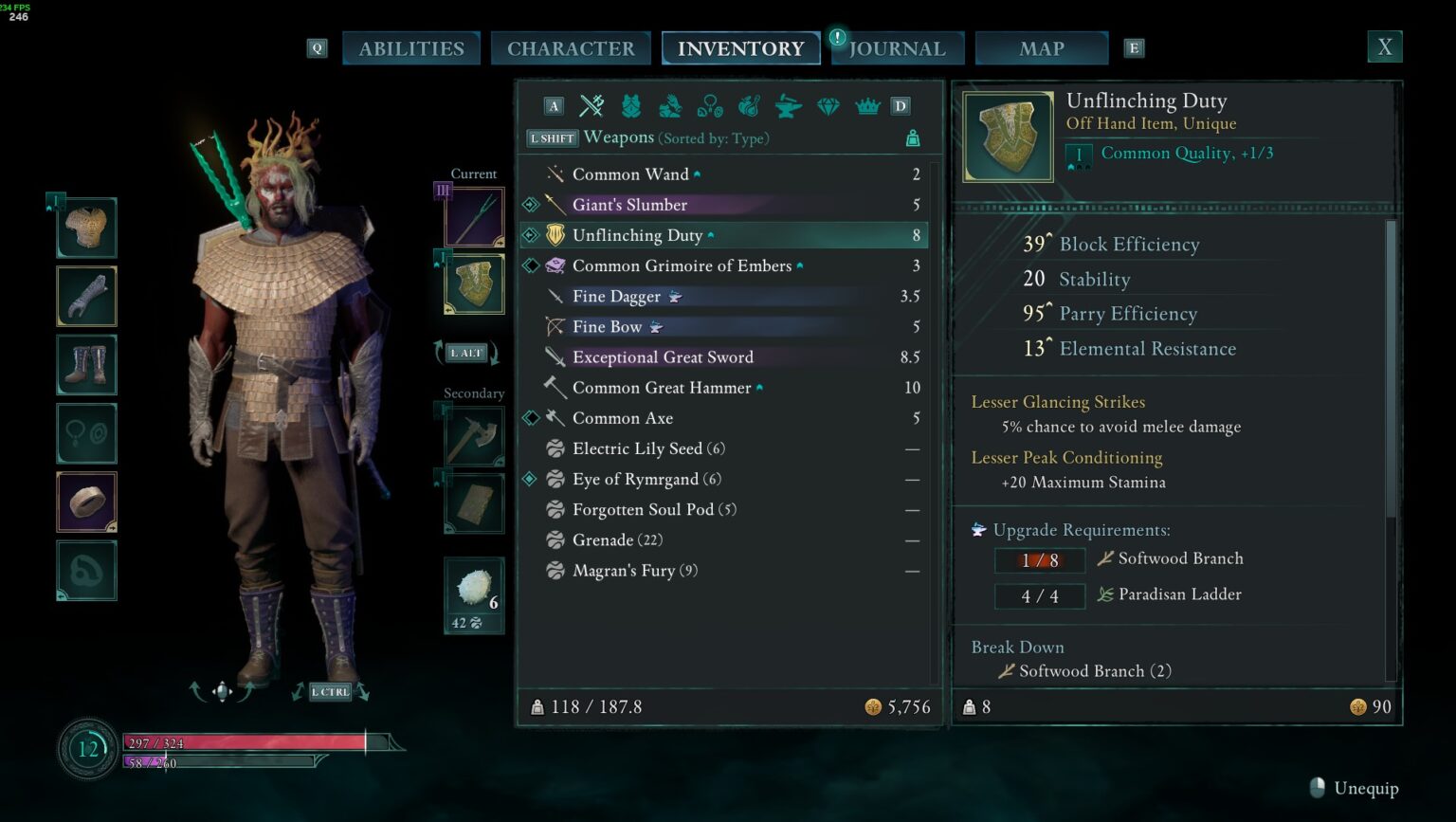Select the crossed-swords Weapons category filter

point(591,106)
